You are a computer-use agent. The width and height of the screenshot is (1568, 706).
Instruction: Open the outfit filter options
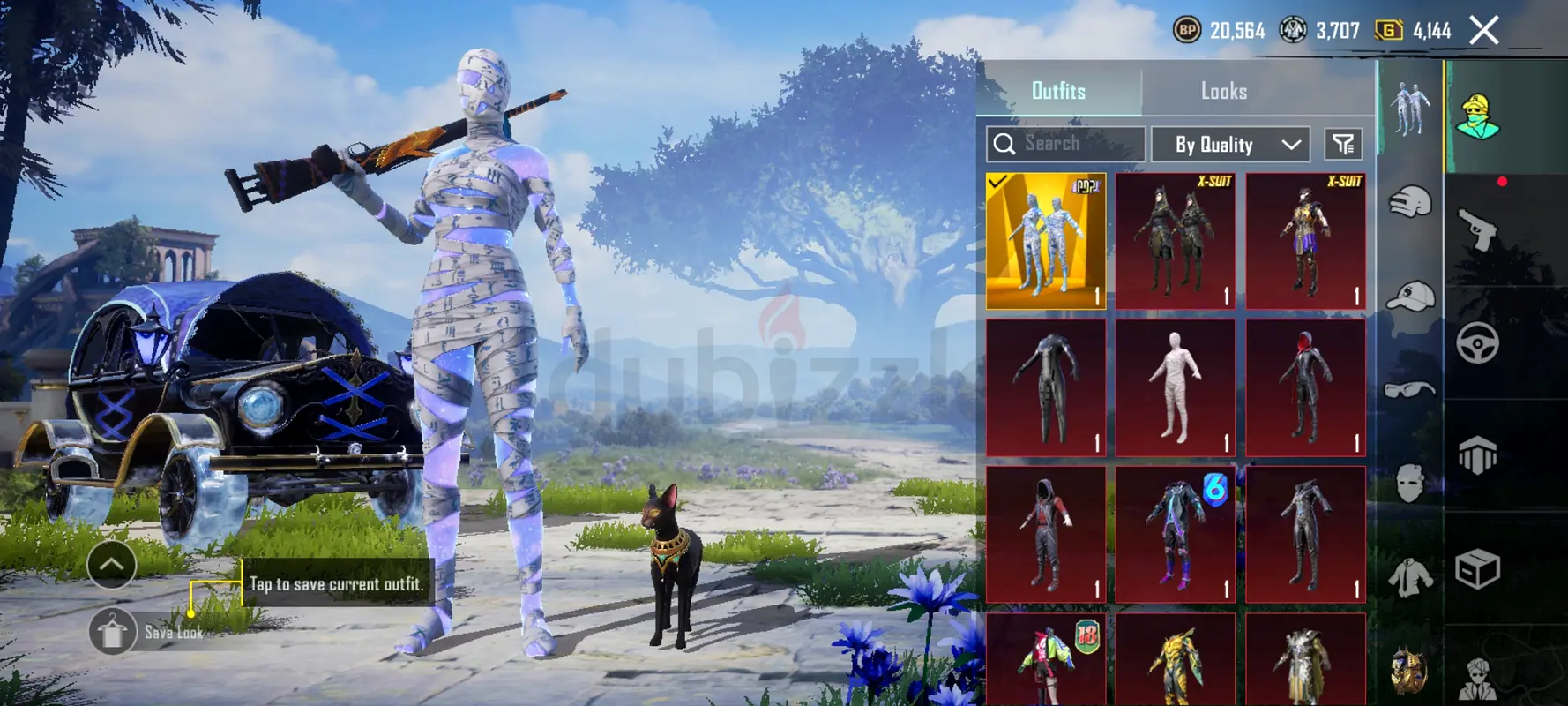[x=1343, y=144]
